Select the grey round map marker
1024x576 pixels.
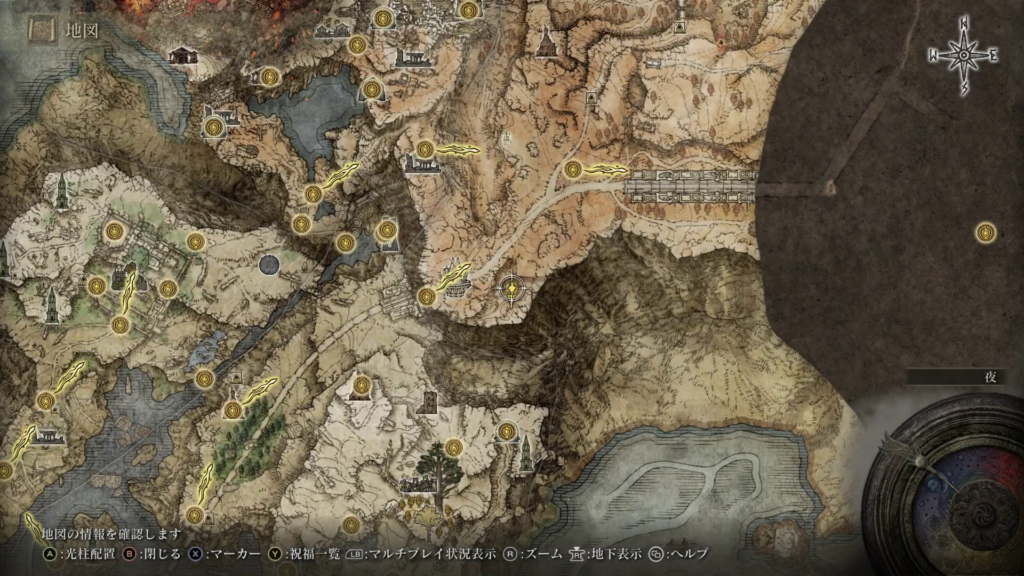point(268,265)
